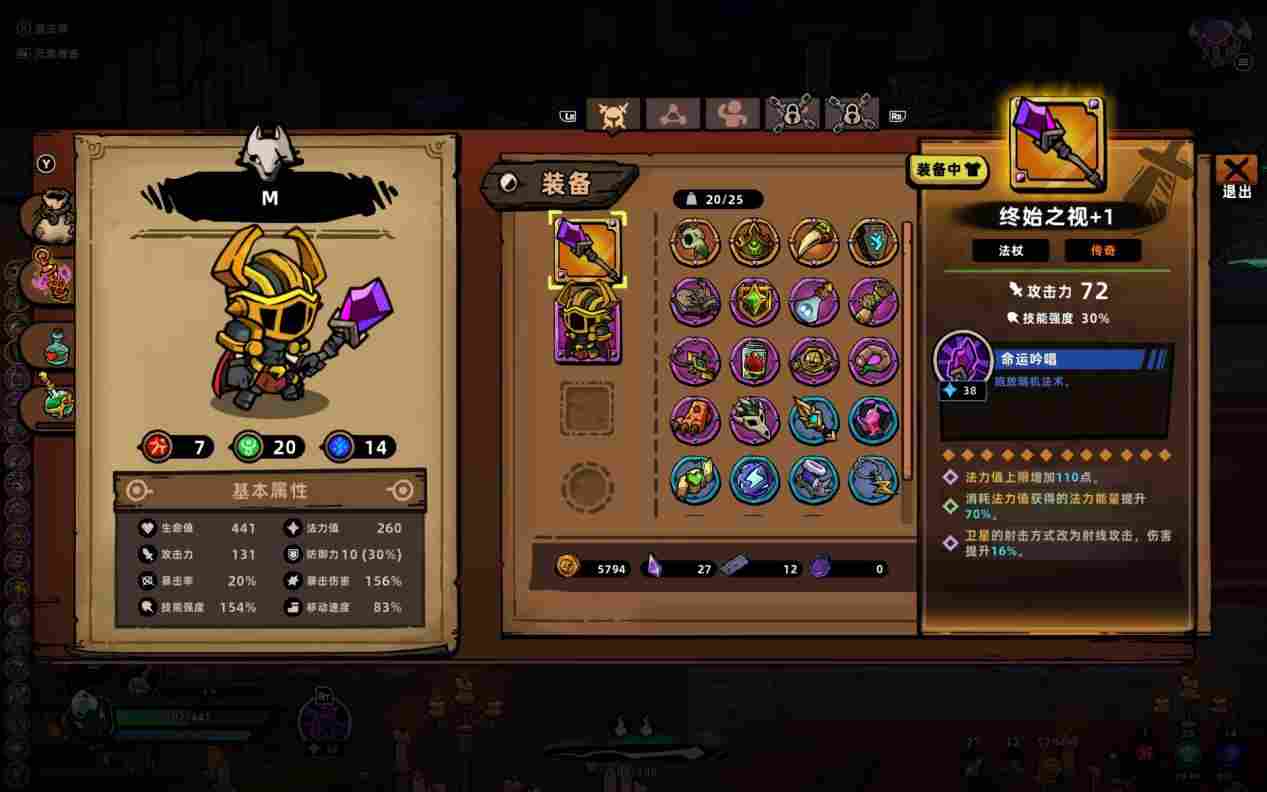
Task: Switch to the triangle nodes tab
Action: tap(672, 115)
